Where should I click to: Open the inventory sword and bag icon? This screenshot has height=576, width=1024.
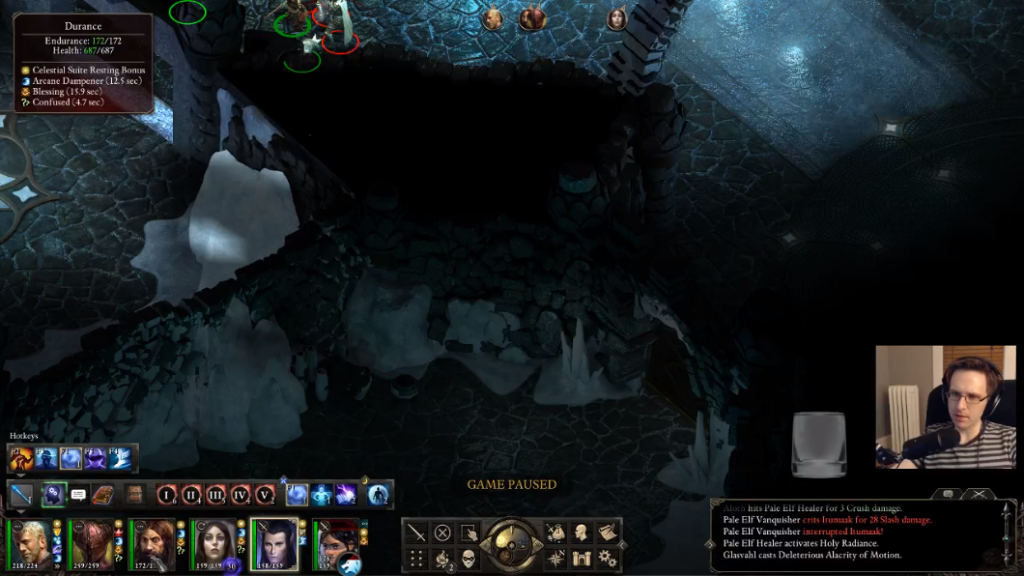[x=556, y=533]
